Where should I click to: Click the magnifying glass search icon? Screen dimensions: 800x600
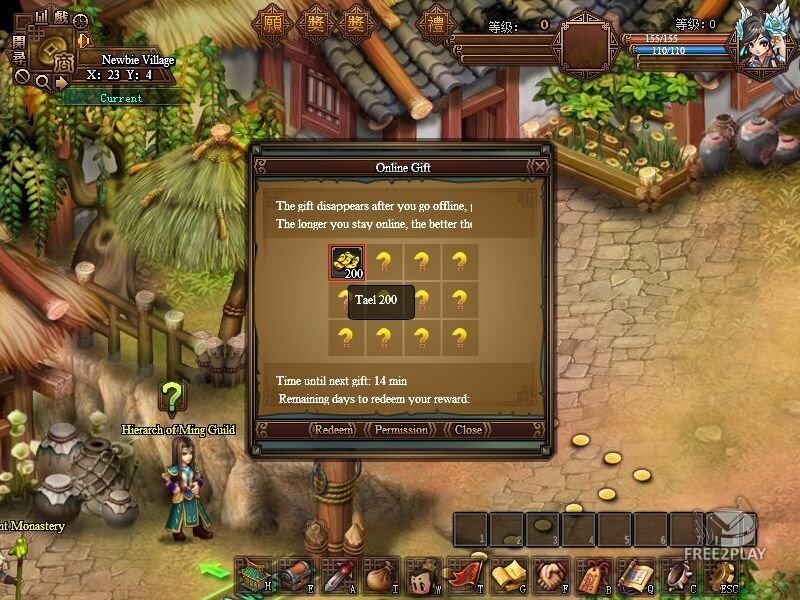click(x=42, y=81)
